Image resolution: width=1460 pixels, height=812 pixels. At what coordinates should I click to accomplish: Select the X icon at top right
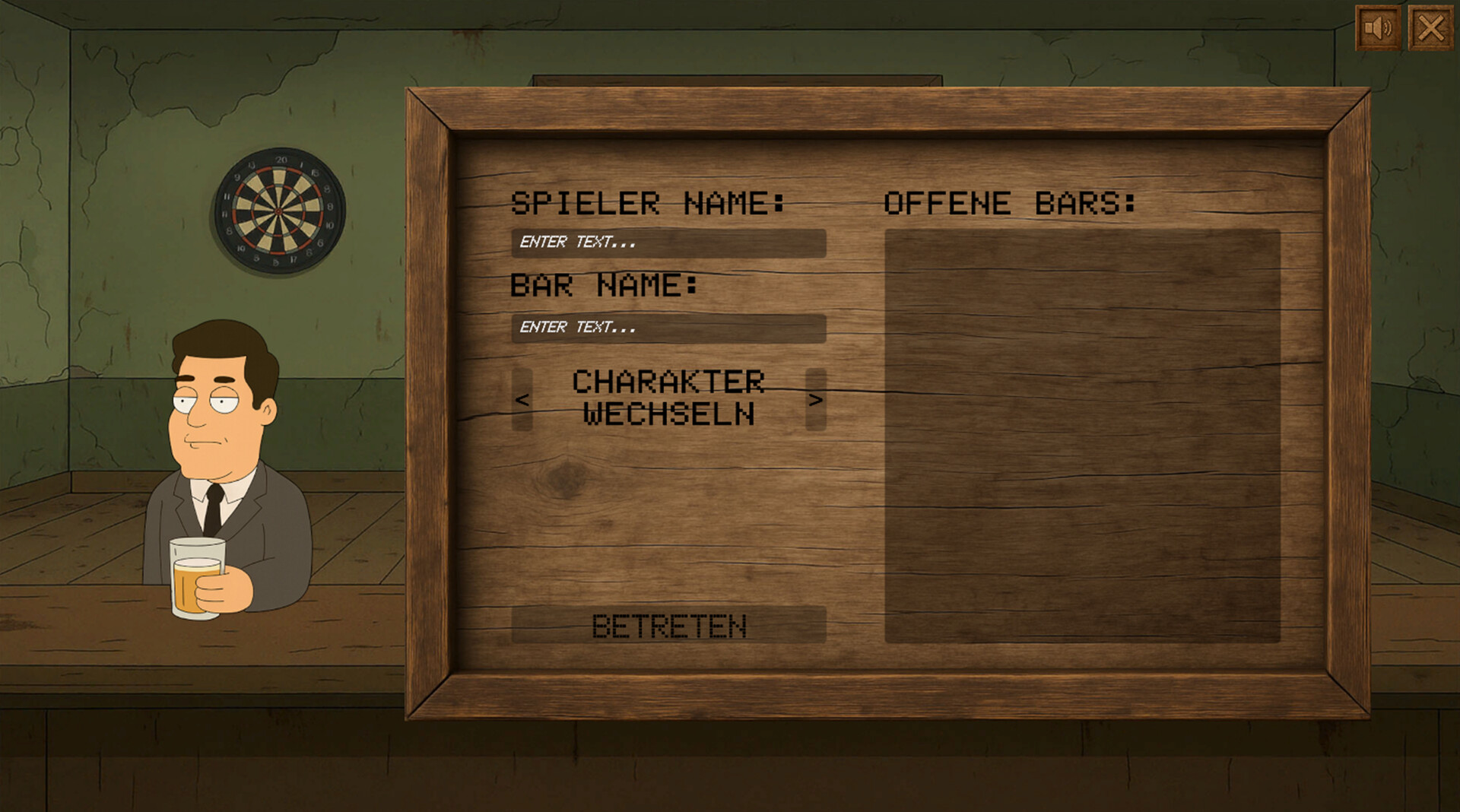pos(1433,28)
